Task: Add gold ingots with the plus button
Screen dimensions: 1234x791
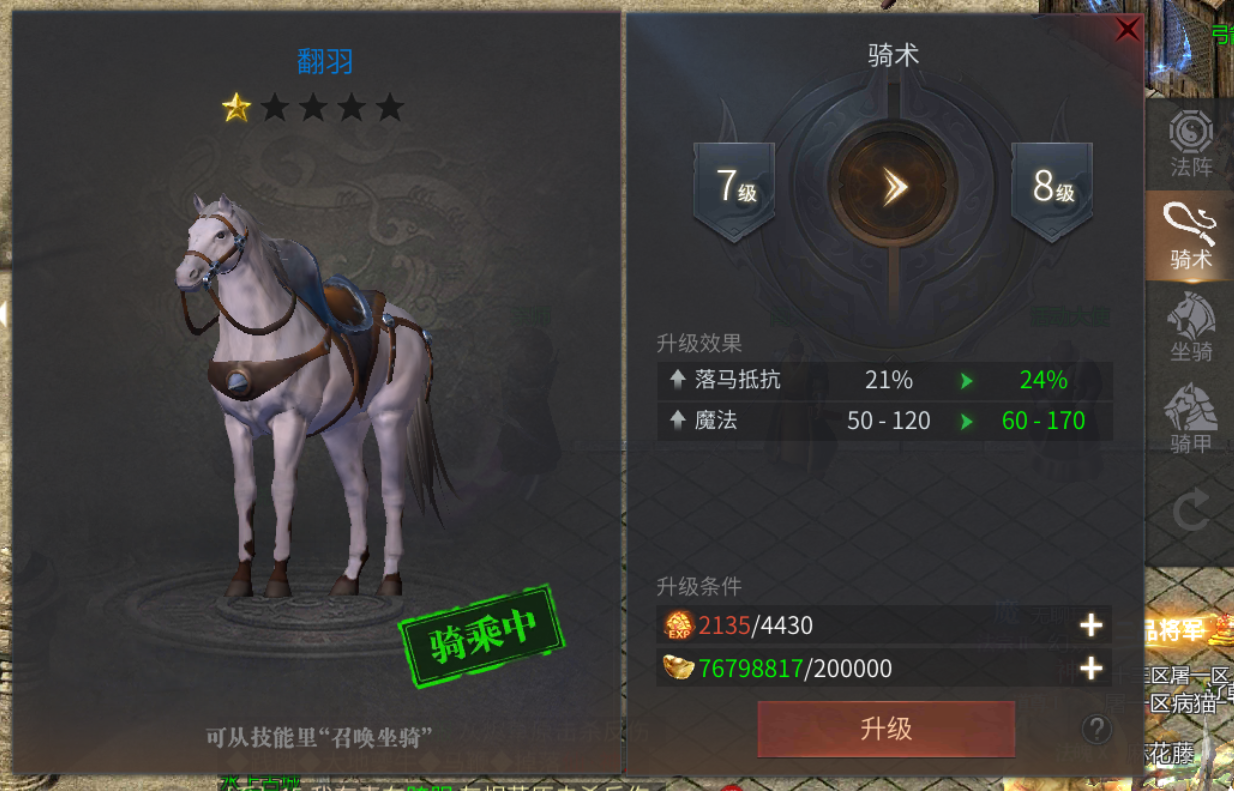Action: 1090,668
